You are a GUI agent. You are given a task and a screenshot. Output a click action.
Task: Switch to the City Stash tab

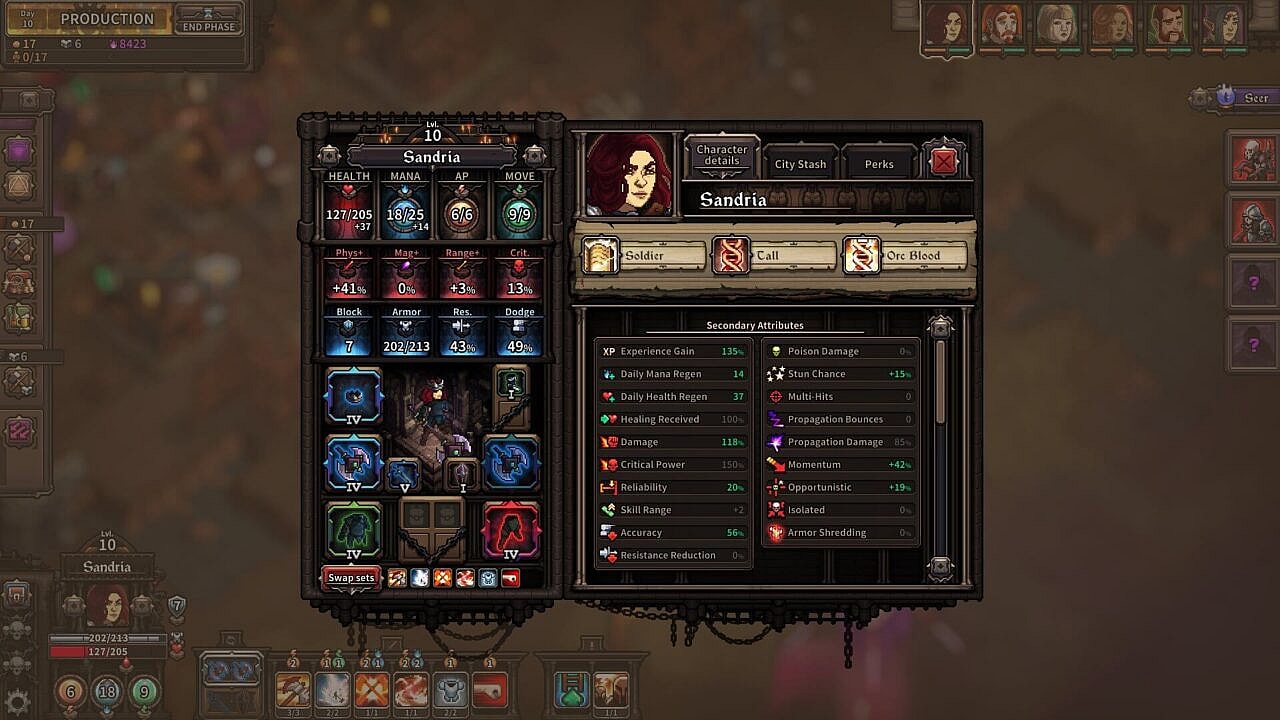coord(800,164)
